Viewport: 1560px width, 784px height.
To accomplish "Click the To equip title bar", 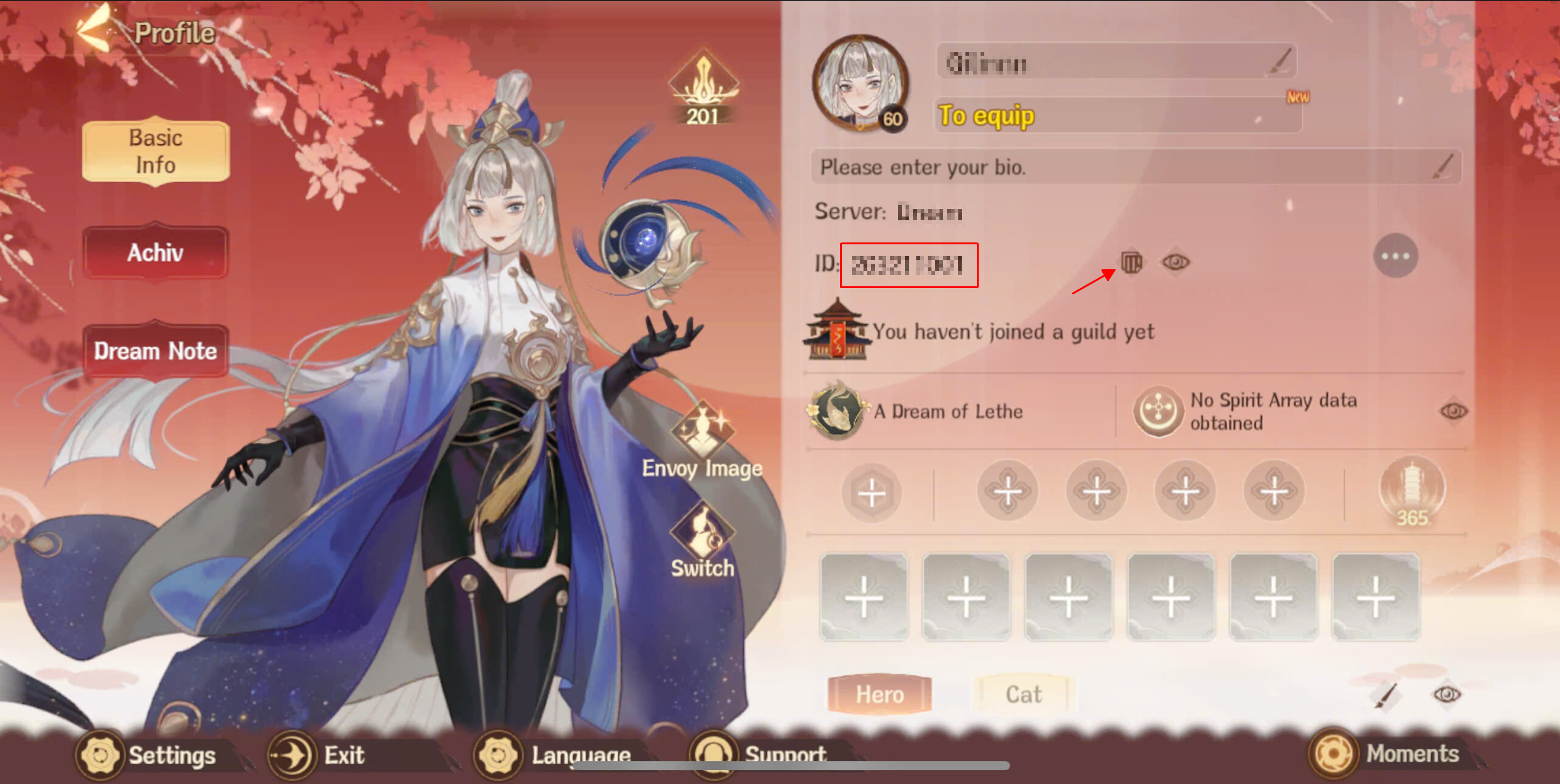I will tap(1117, 115).
